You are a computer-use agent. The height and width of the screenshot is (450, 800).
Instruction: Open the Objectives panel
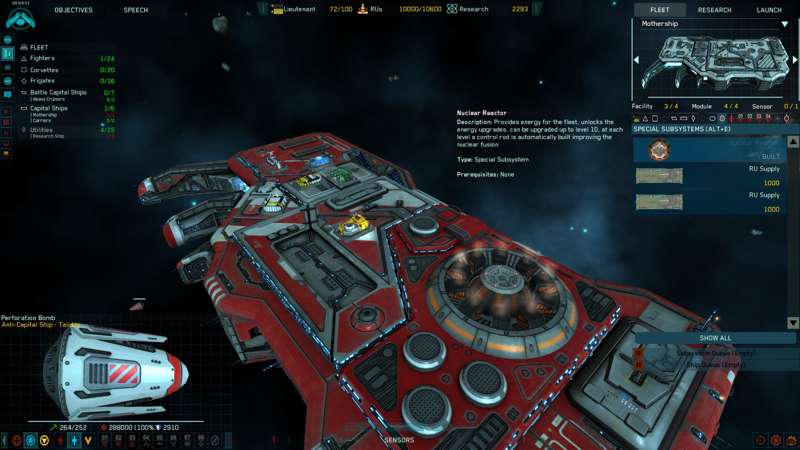pyautogui.click(x=73, y=9)
